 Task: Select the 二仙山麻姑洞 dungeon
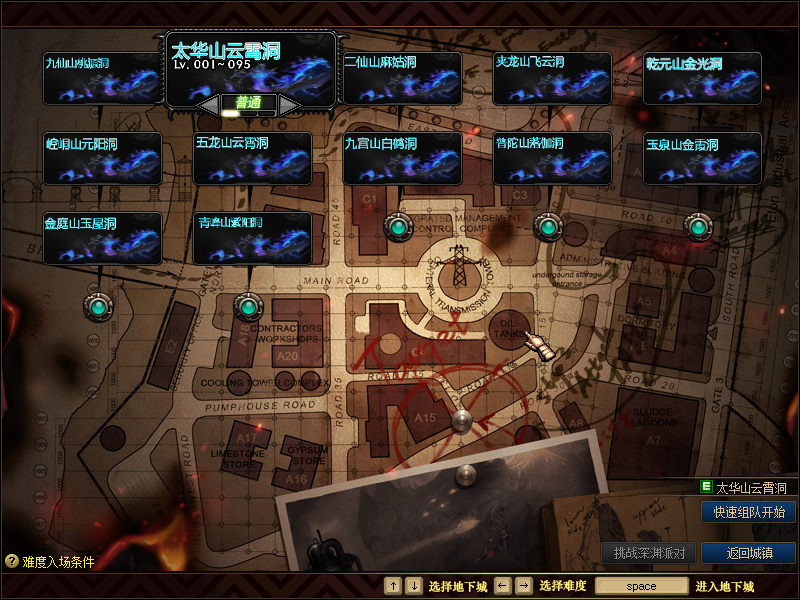[x=402, y=78]
